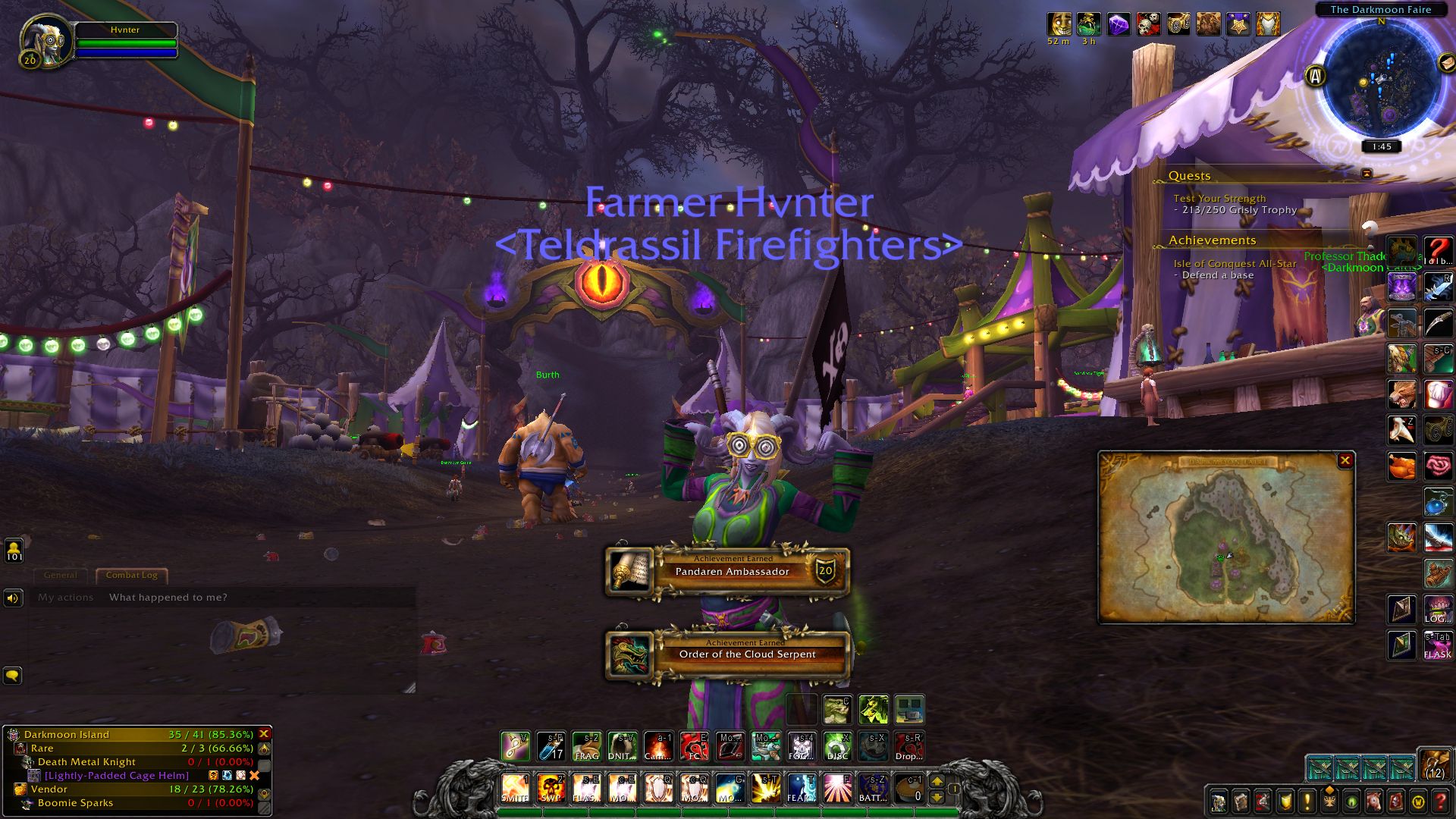This screenshot has height=819, width=1456.
Task: Select the Boomie Sparks vendor row
Action: (x=75, y=803)
